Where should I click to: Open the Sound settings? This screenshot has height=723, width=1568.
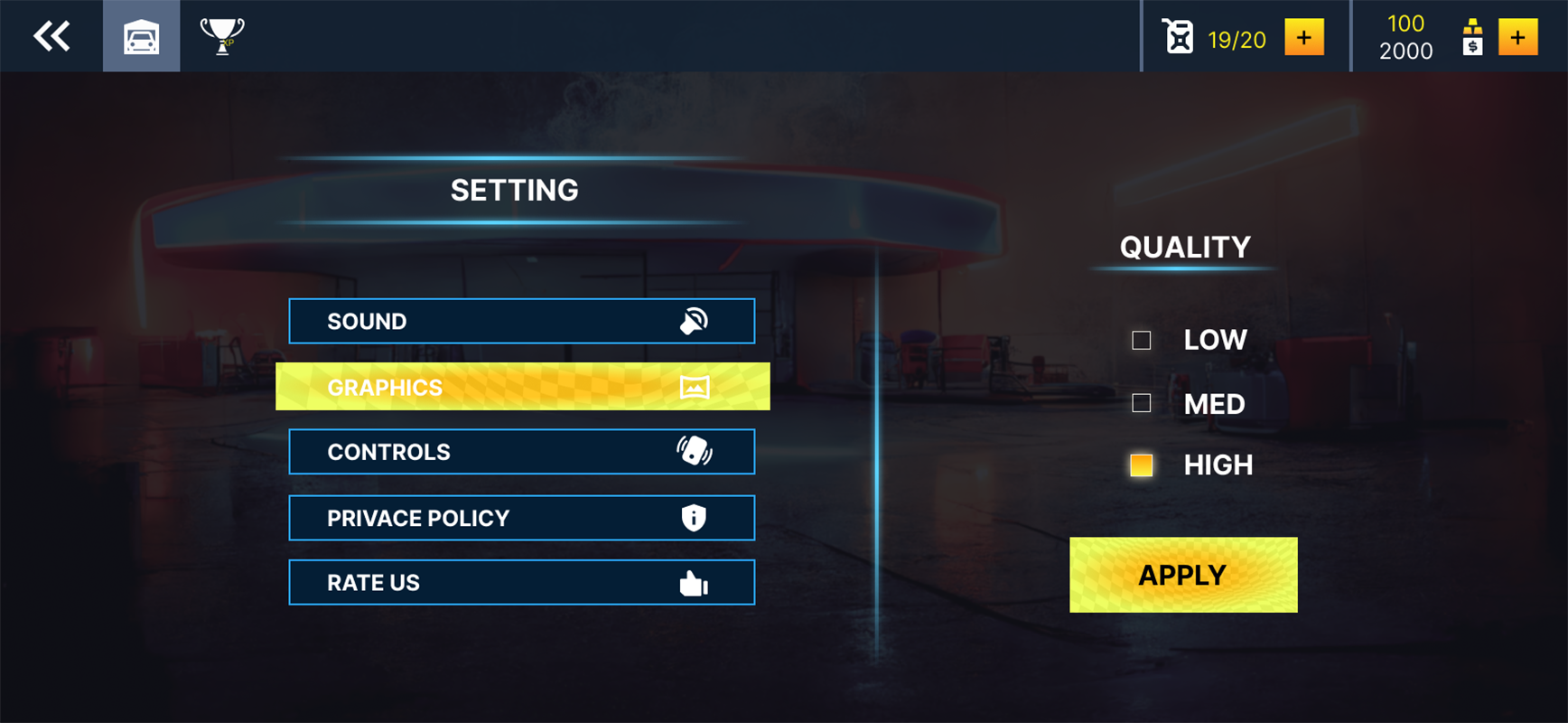[521, 321]
